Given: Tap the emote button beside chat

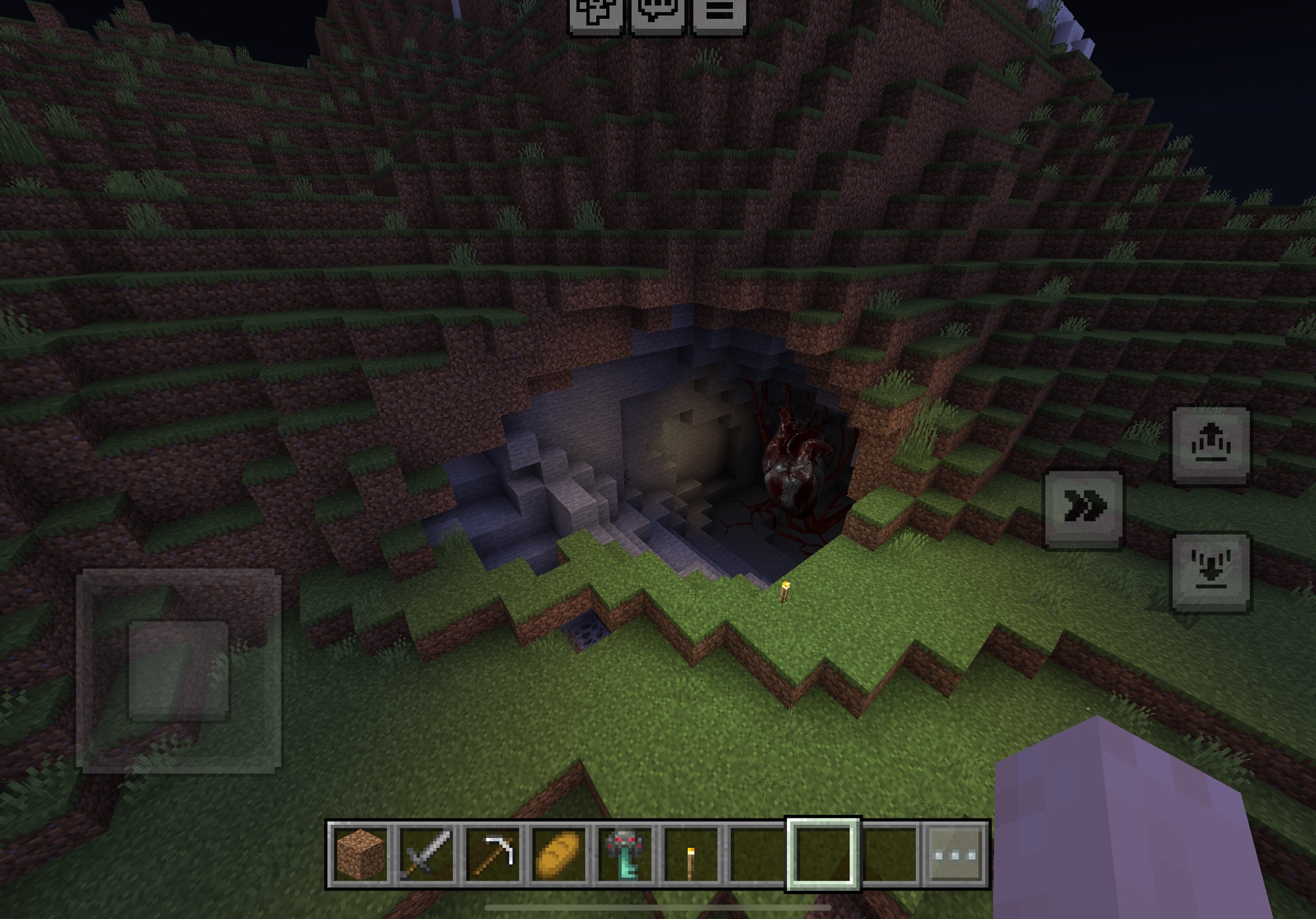Looking at the screenshot, I should [595, 13].
